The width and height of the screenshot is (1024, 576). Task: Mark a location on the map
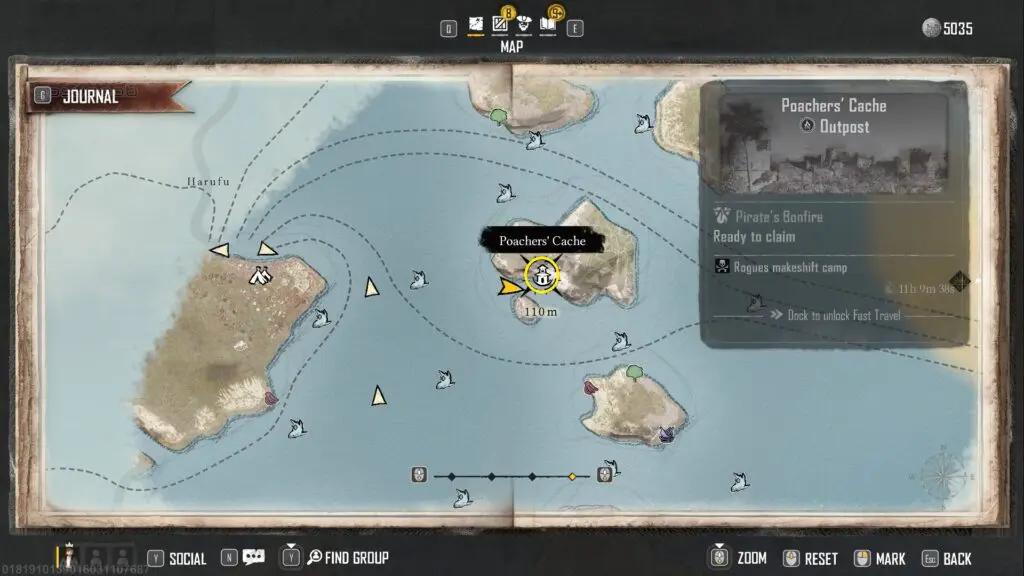[x=884, y=558]
